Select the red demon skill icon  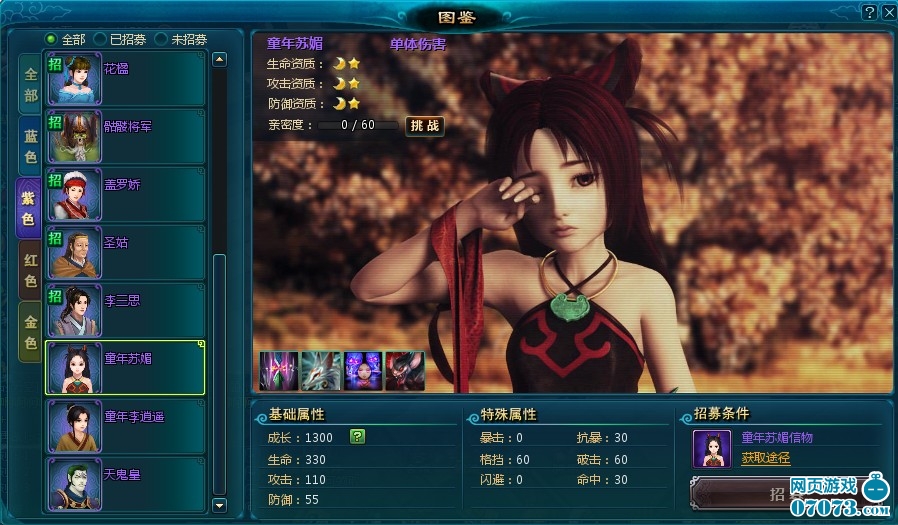coord(405,371)
